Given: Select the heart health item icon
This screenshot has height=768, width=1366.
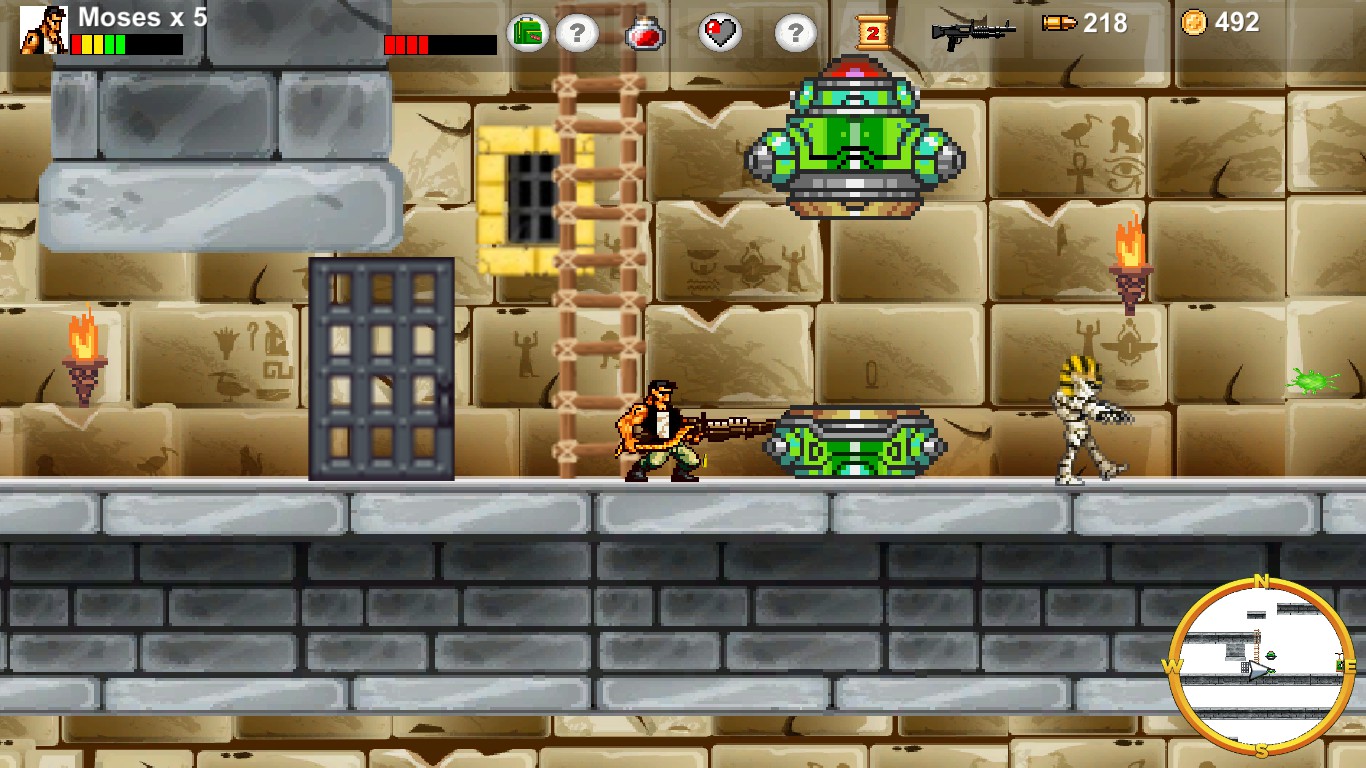Looking at the screenshot, I should click(x=718, y=31).
